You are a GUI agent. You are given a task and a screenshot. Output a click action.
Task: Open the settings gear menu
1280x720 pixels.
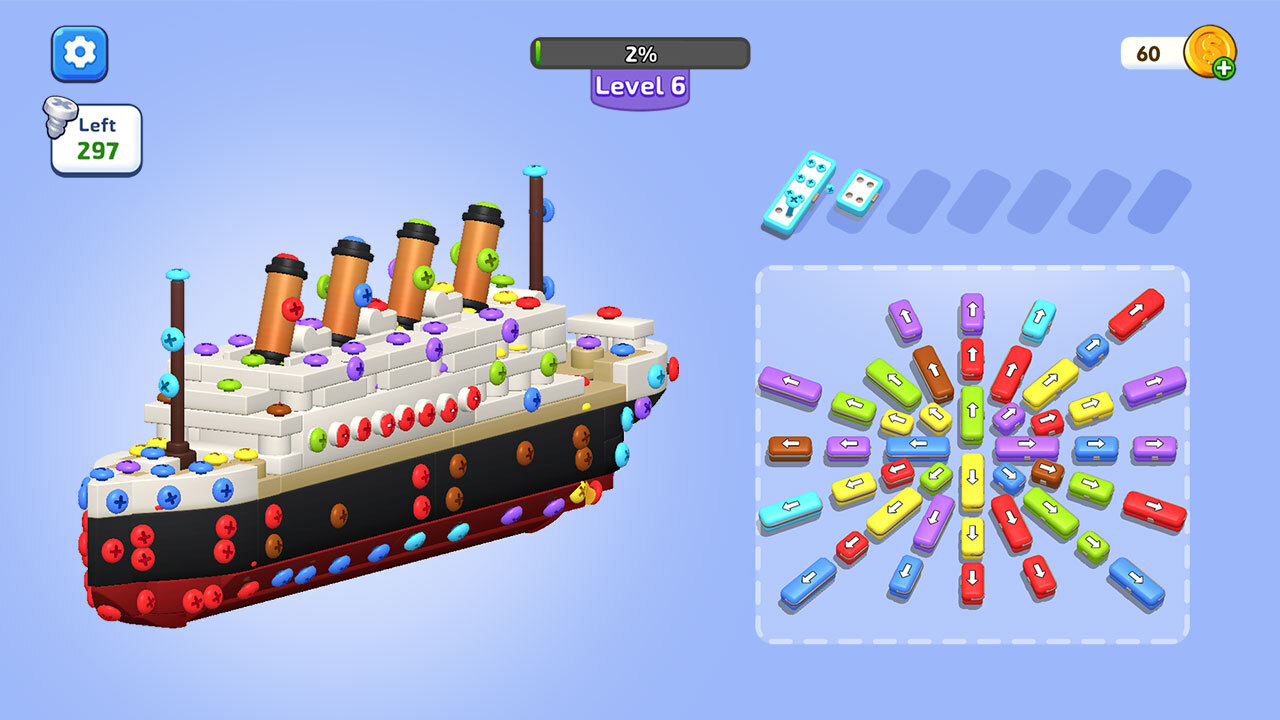pos(79,53)
